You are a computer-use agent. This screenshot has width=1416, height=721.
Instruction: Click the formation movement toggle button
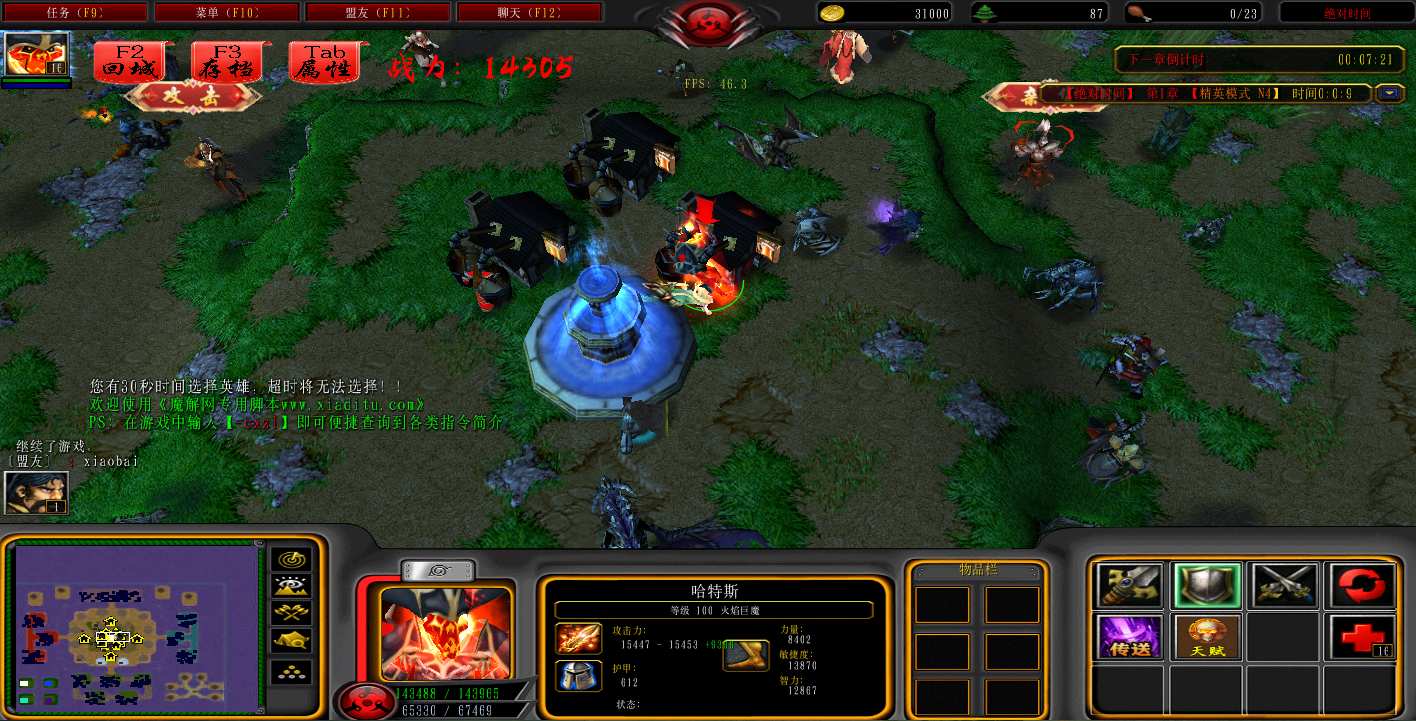(x=291, y=671)
